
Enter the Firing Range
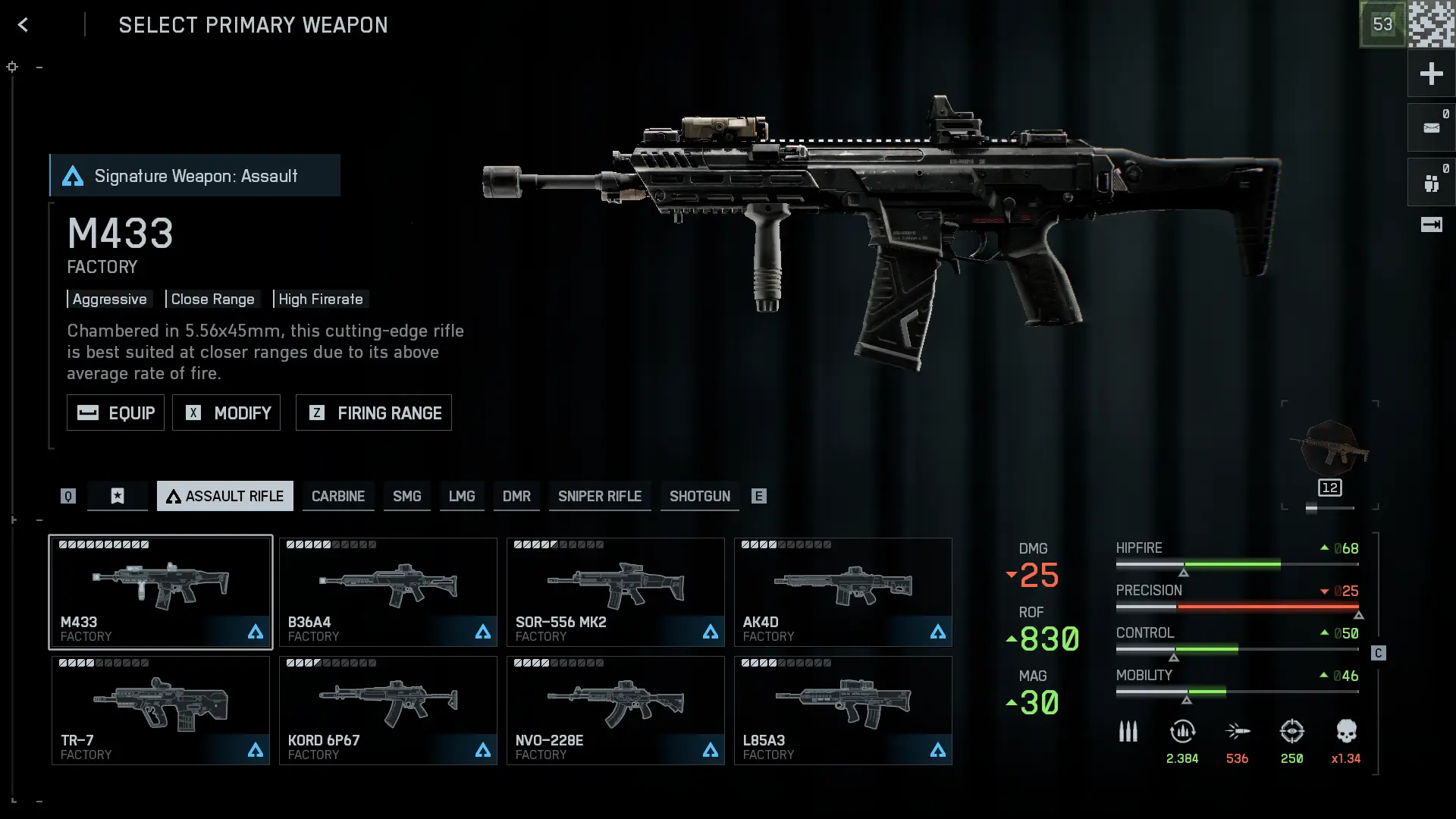373,413
